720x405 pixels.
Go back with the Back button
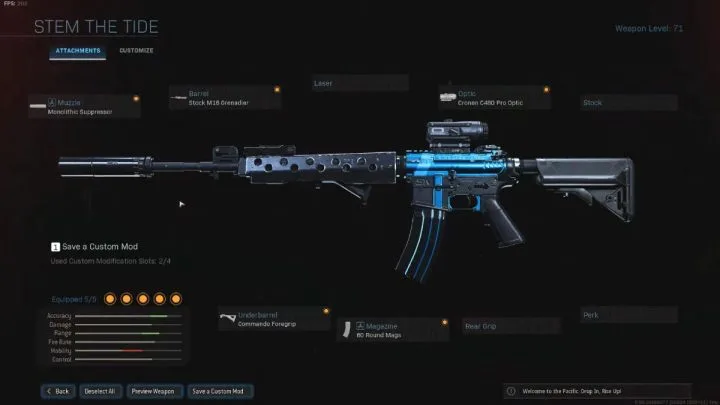click(x=57, y=390)
